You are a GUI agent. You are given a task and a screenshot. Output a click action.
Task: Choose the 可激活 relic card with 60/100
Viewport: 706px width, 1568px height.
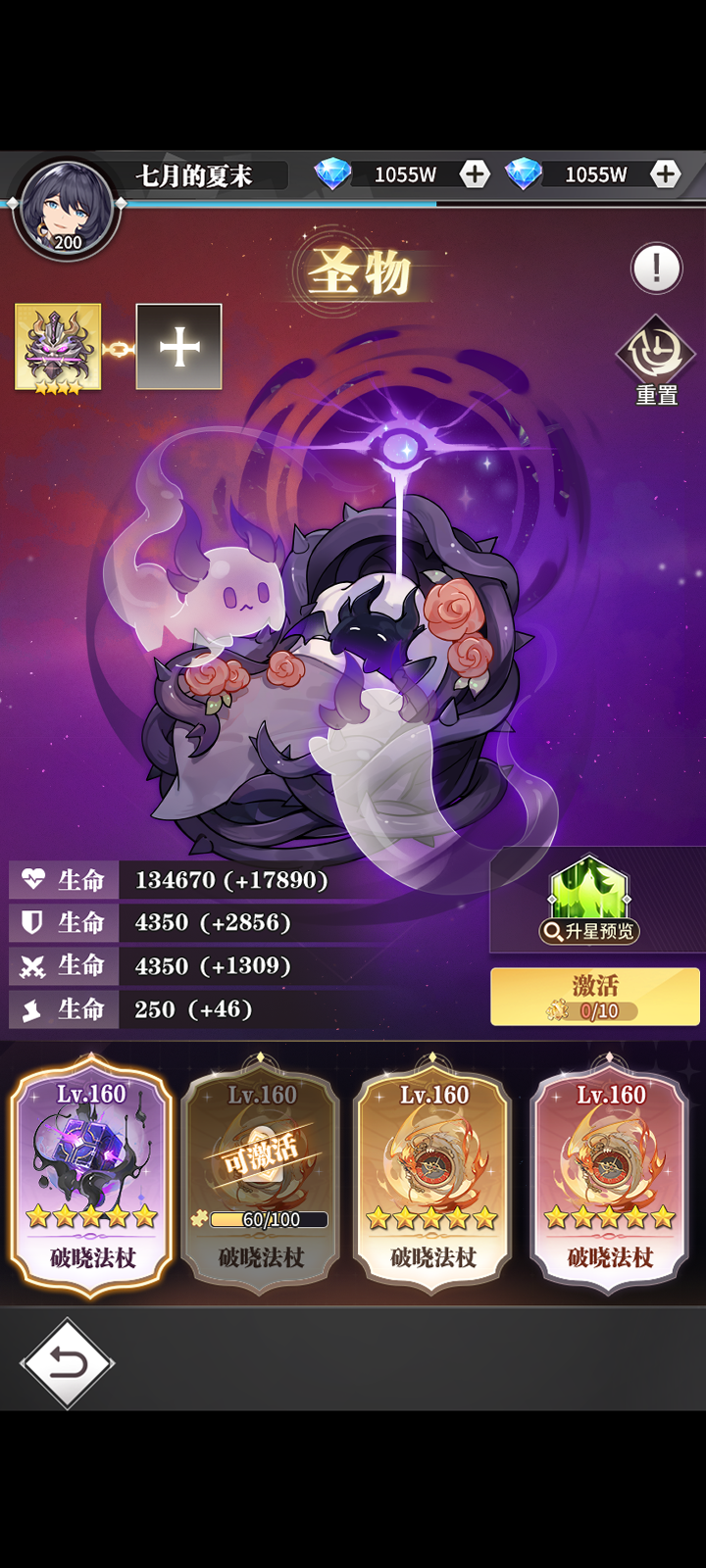pos(261,1174)
